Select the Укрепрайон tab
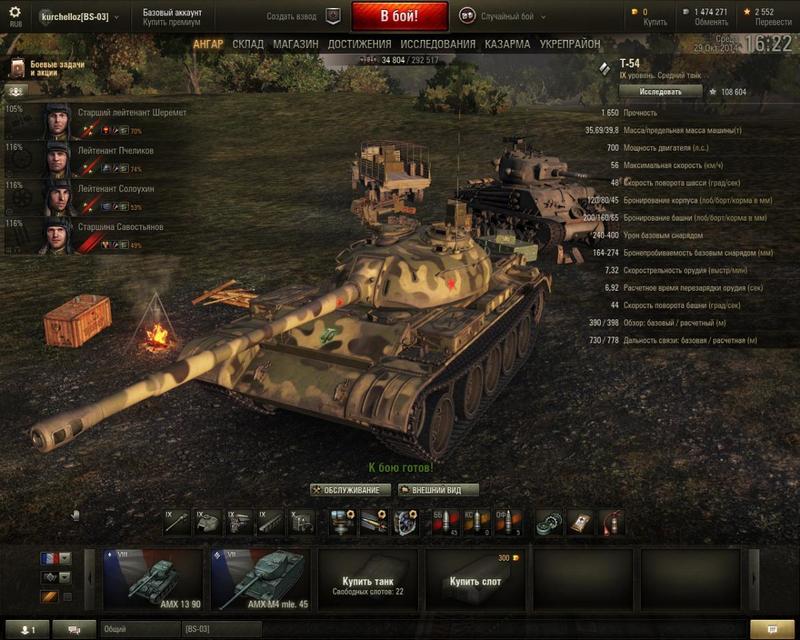Image resolution: width=800 pixels, height=640 pixels. tap(570, 45)
